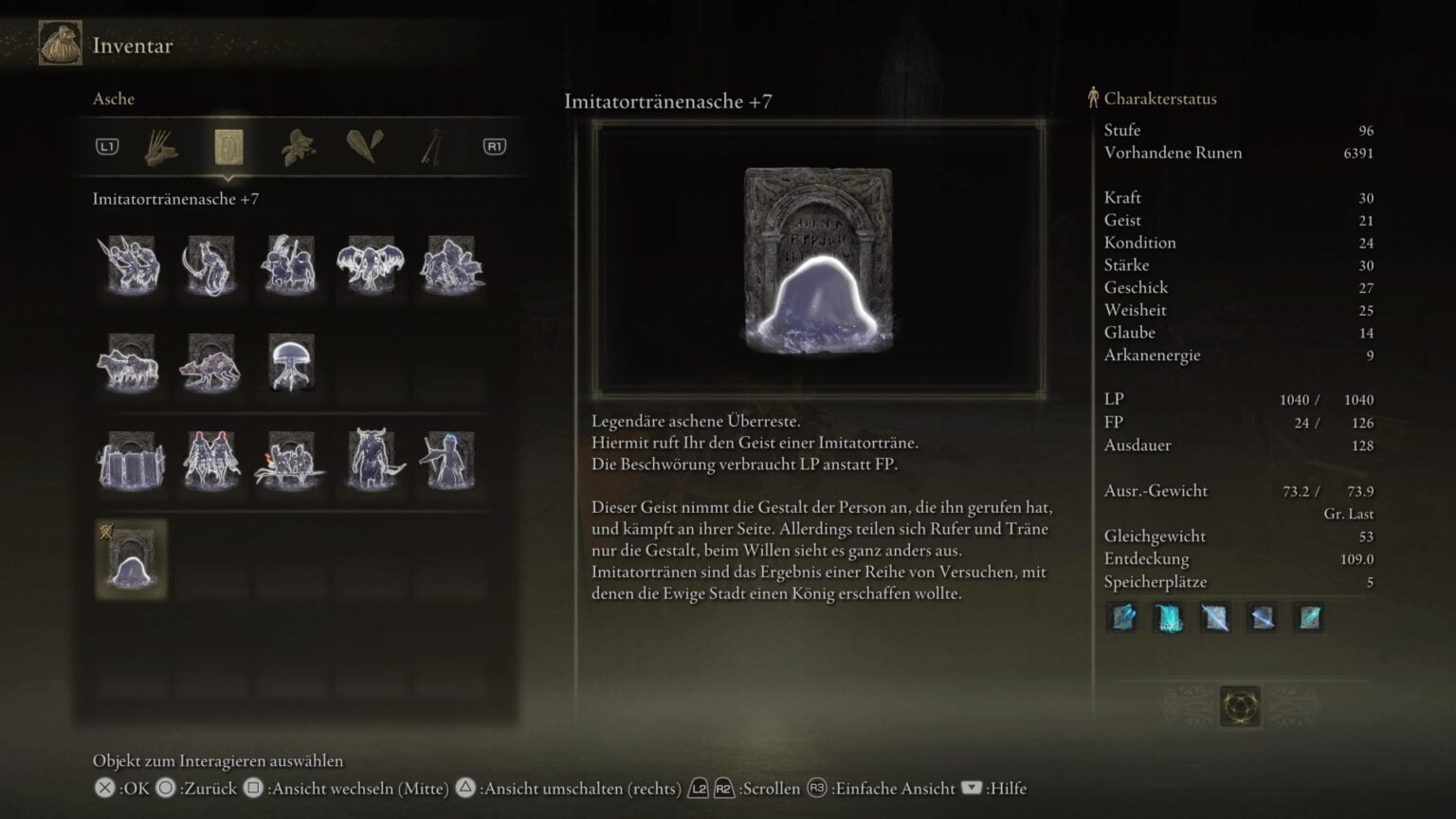The height and width of the screenshot is (819, 1456).
Task: Switch to the feather items tab
Action: point(365,147)
